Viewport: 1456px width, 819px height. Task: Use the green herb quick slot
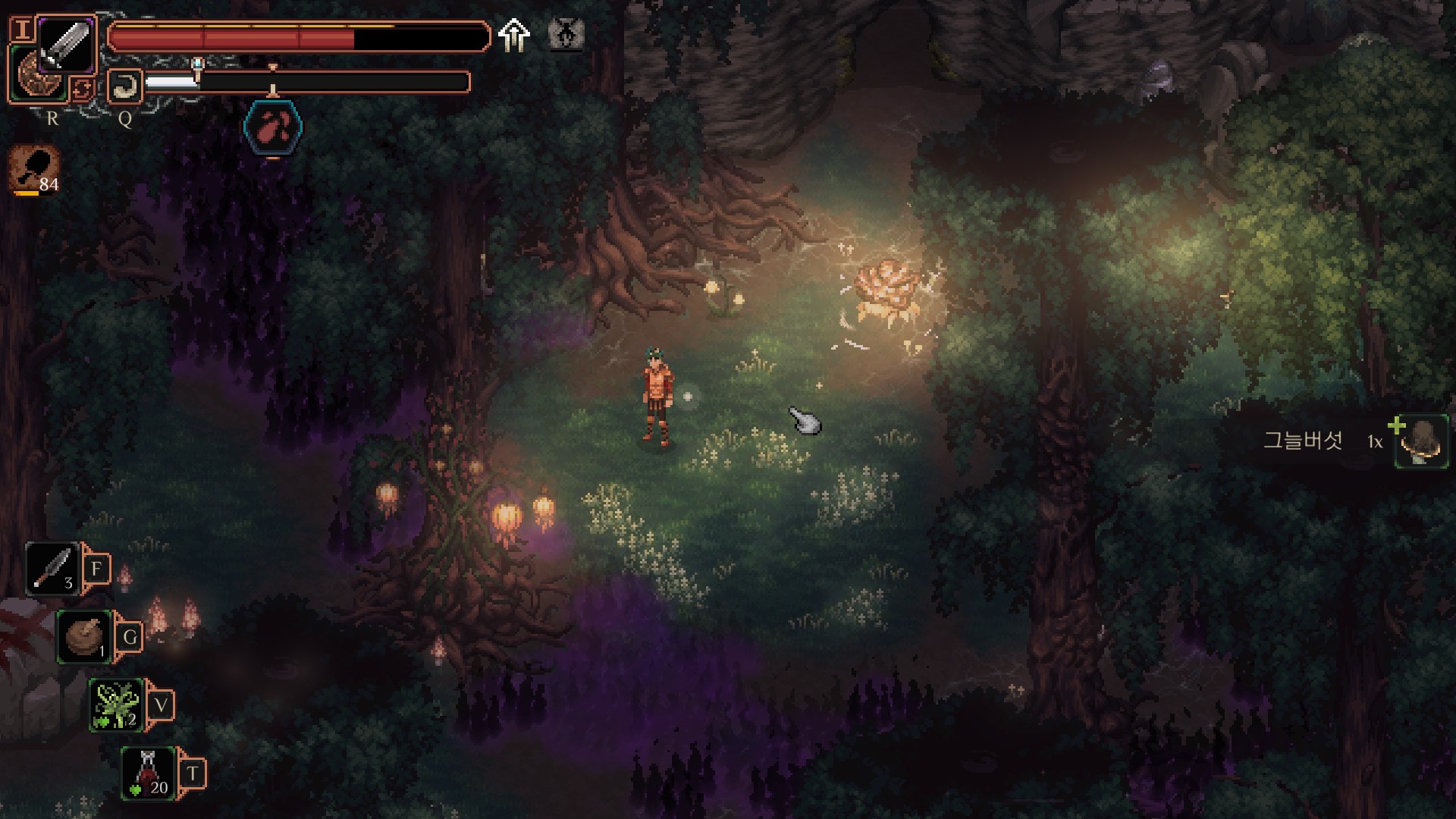(x=116, y=704)
